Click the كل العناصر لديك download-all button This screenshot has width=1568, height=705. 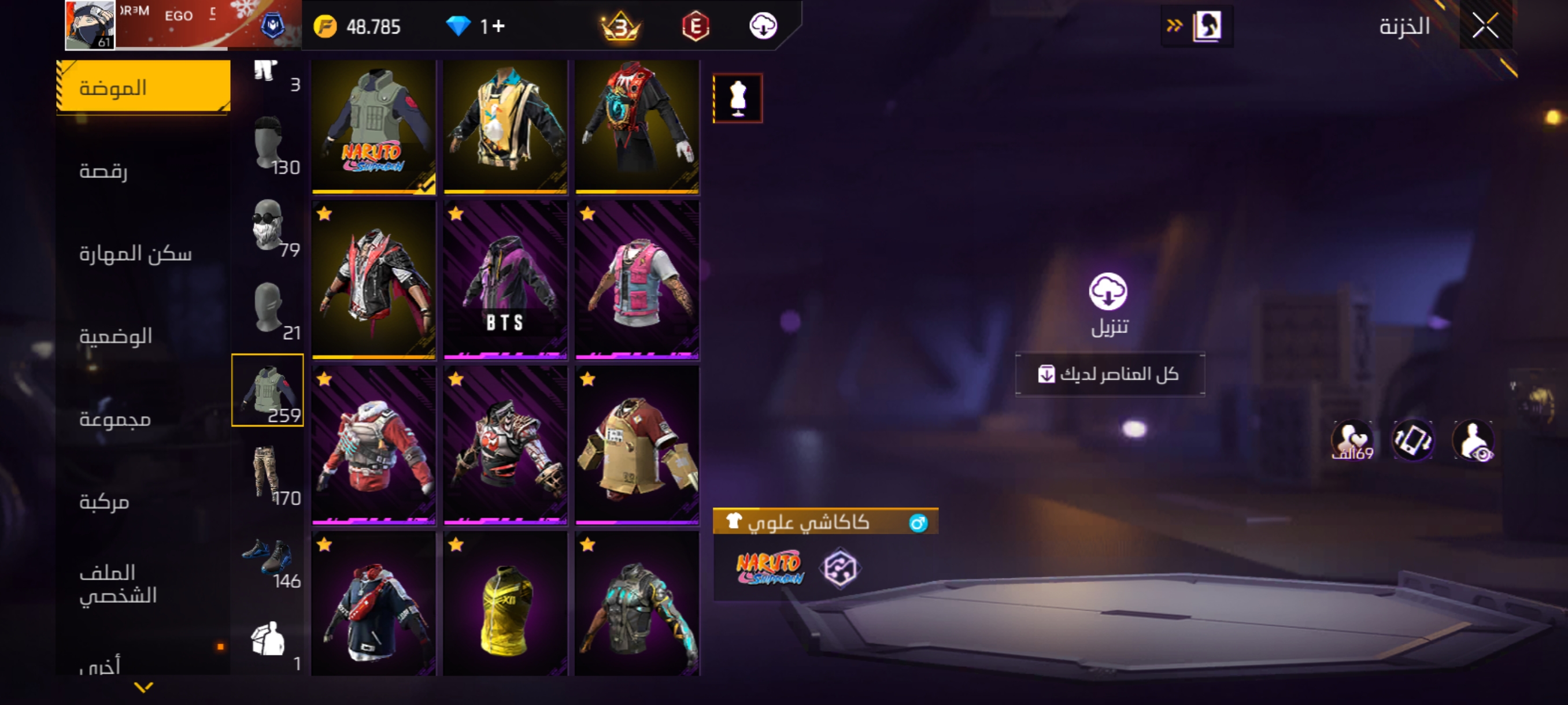point(1109,373)
